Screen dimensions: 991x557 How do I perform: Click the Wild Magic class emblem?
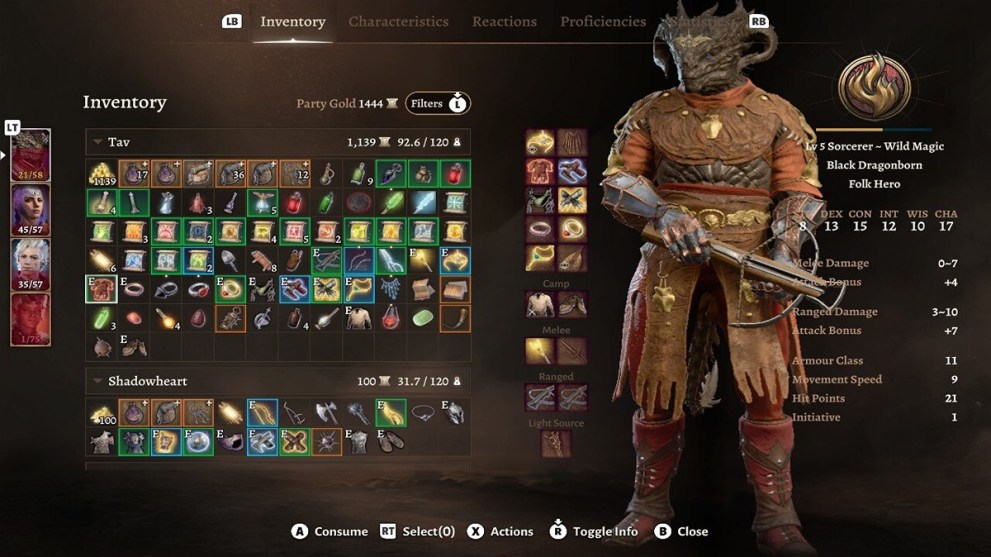[874, 88]
